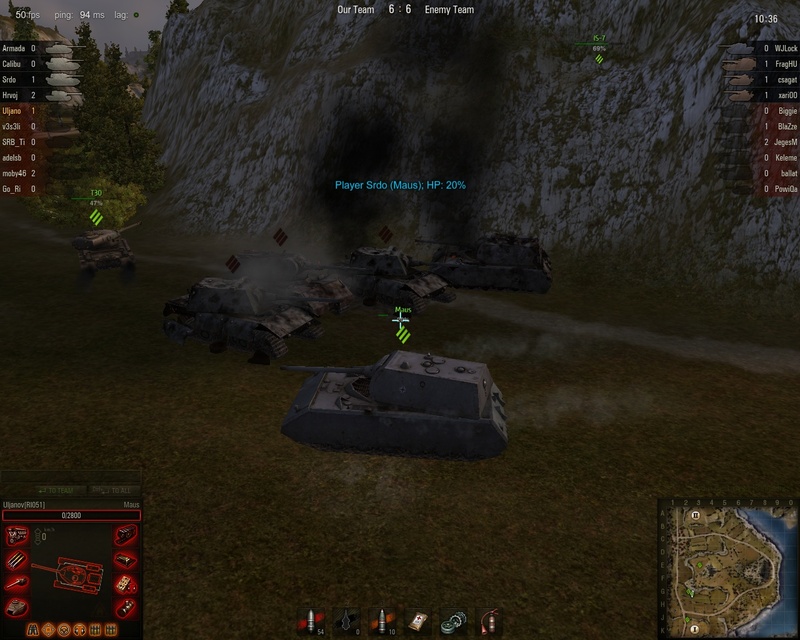Viewport: 800px width, 640px height.
Task: Select player Armada in team list
Action: pyautogui.click(x=15, y=48)
